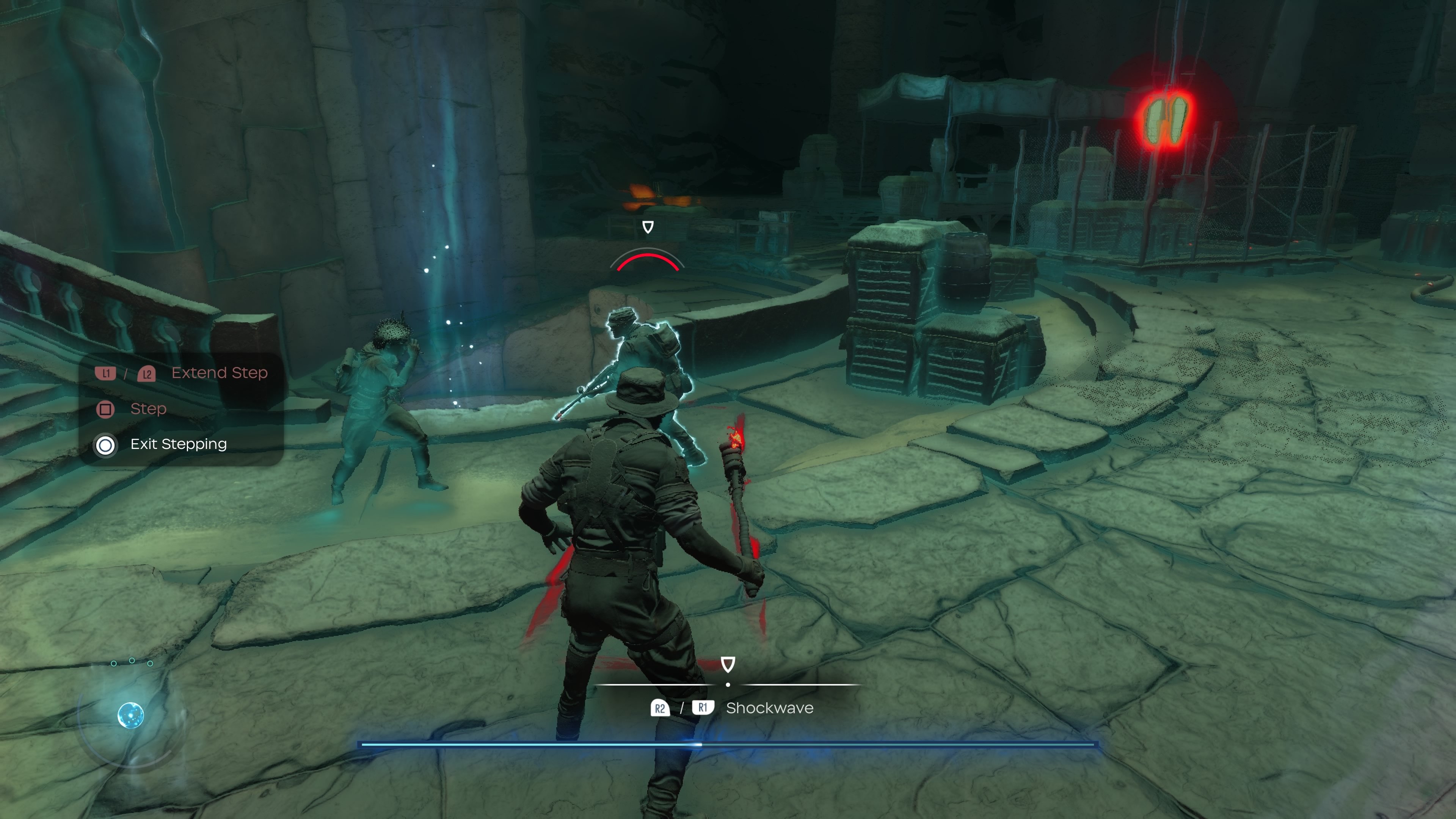The image size is (1456, 819).
Task: Trigger the Shockwave ability label
Action: [769, 708]
